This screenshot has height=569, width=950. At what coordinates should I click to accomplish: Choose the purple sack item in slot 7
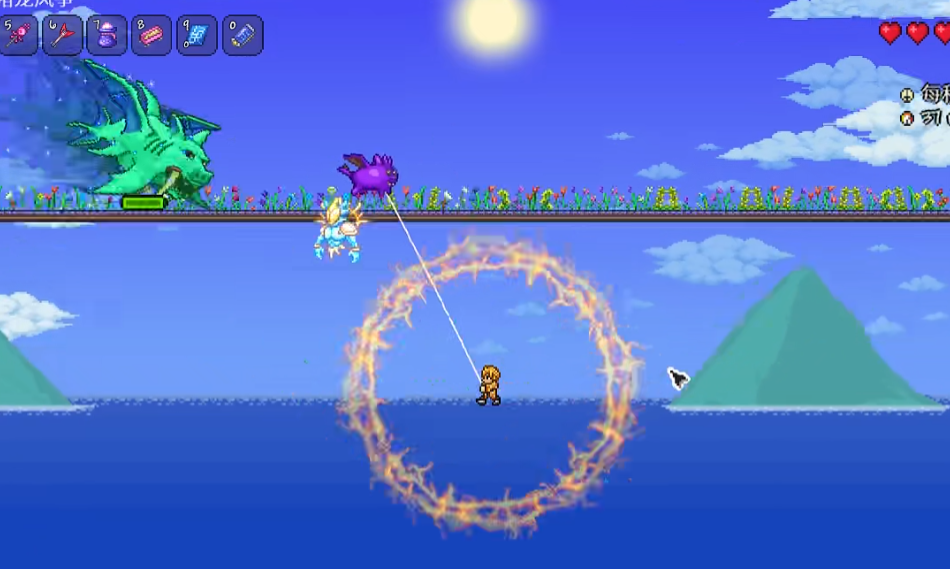(x=107, y=35)
